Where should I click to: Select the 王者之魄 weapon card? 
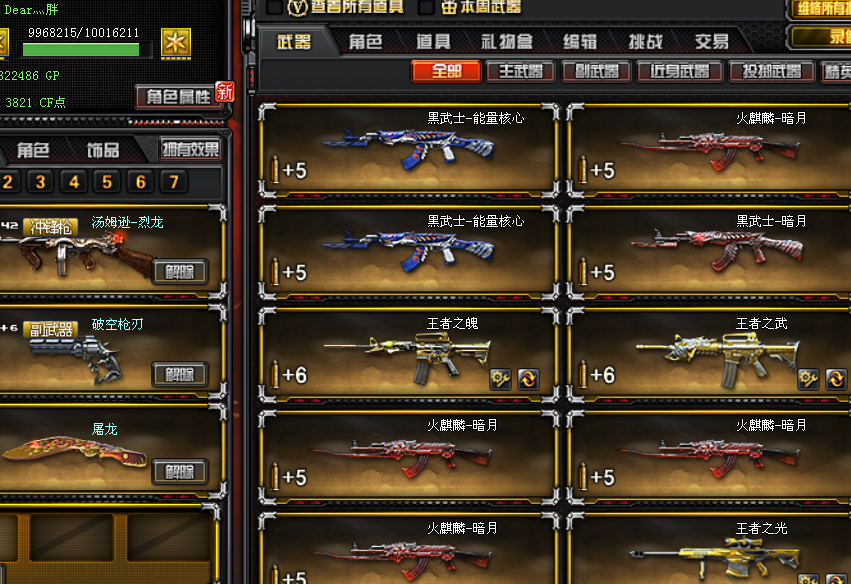point(409,352)
